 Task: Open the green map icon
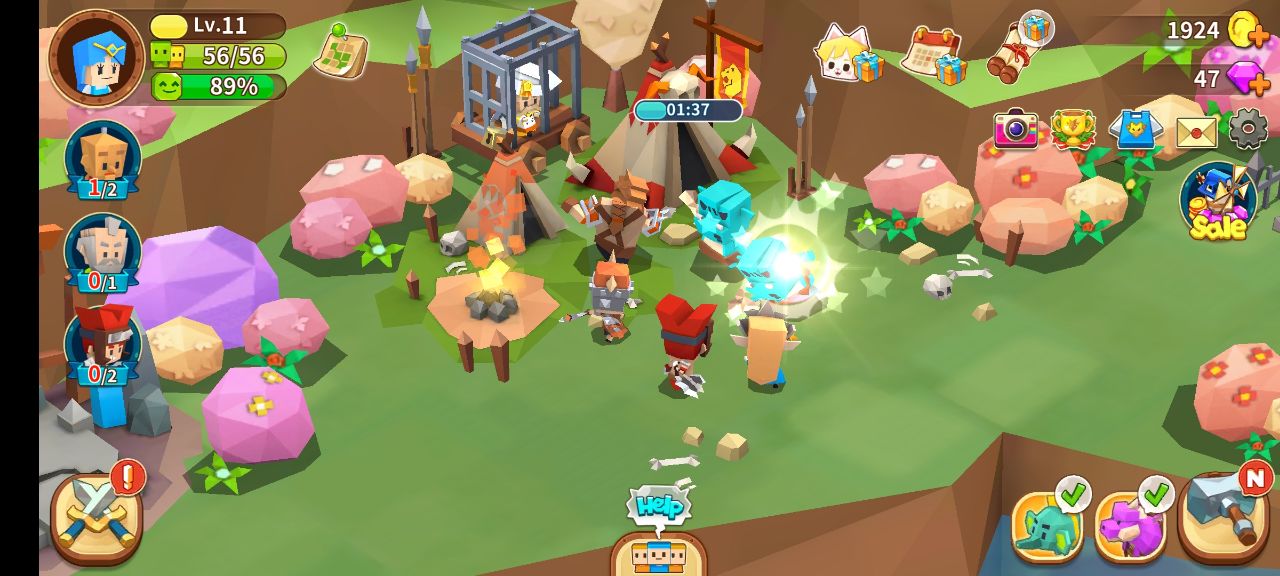click(x=341, y=52)
